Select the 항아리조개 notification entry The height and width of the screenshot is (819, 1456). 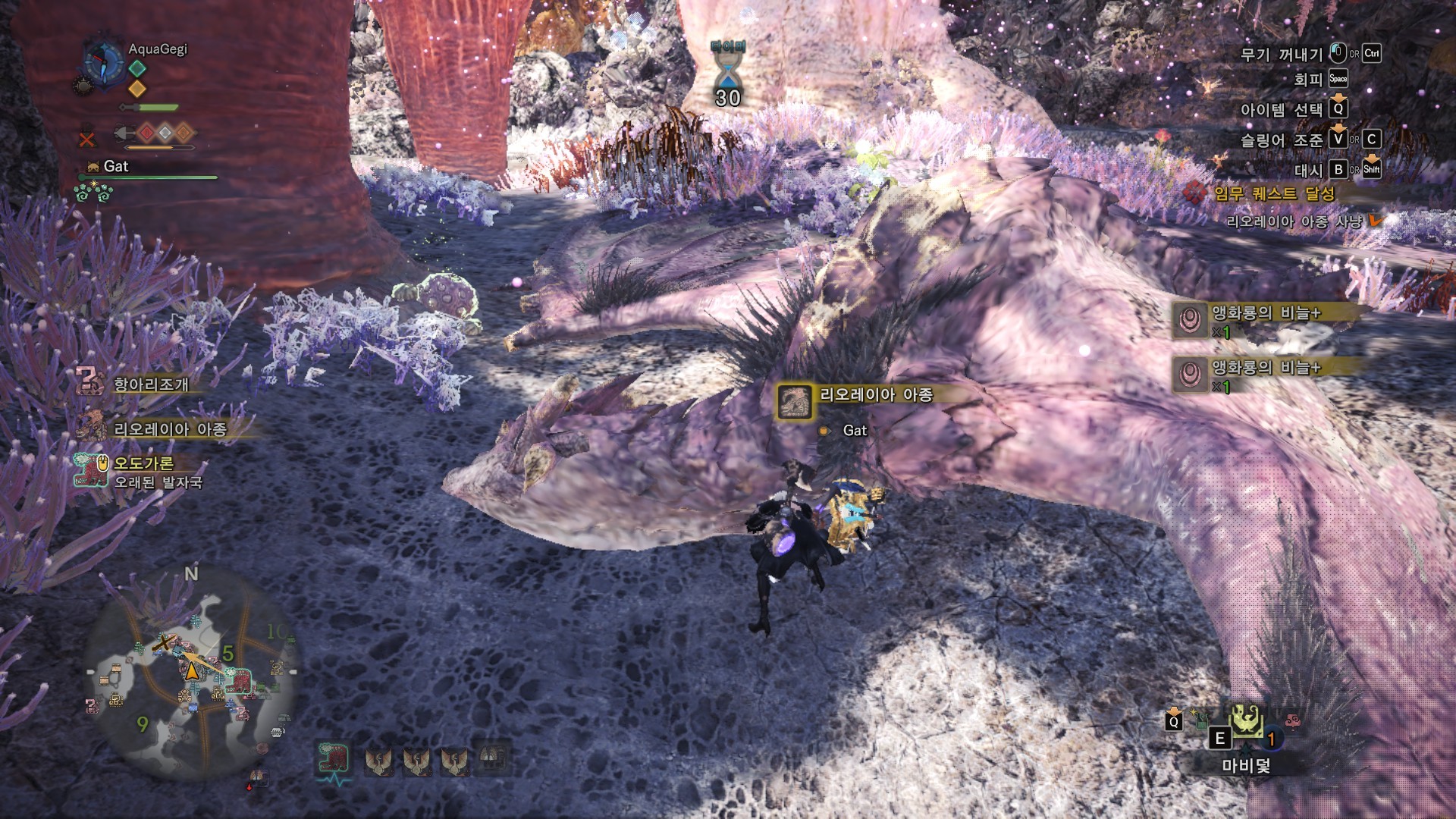pyautogui.click(x=150, y=384)
